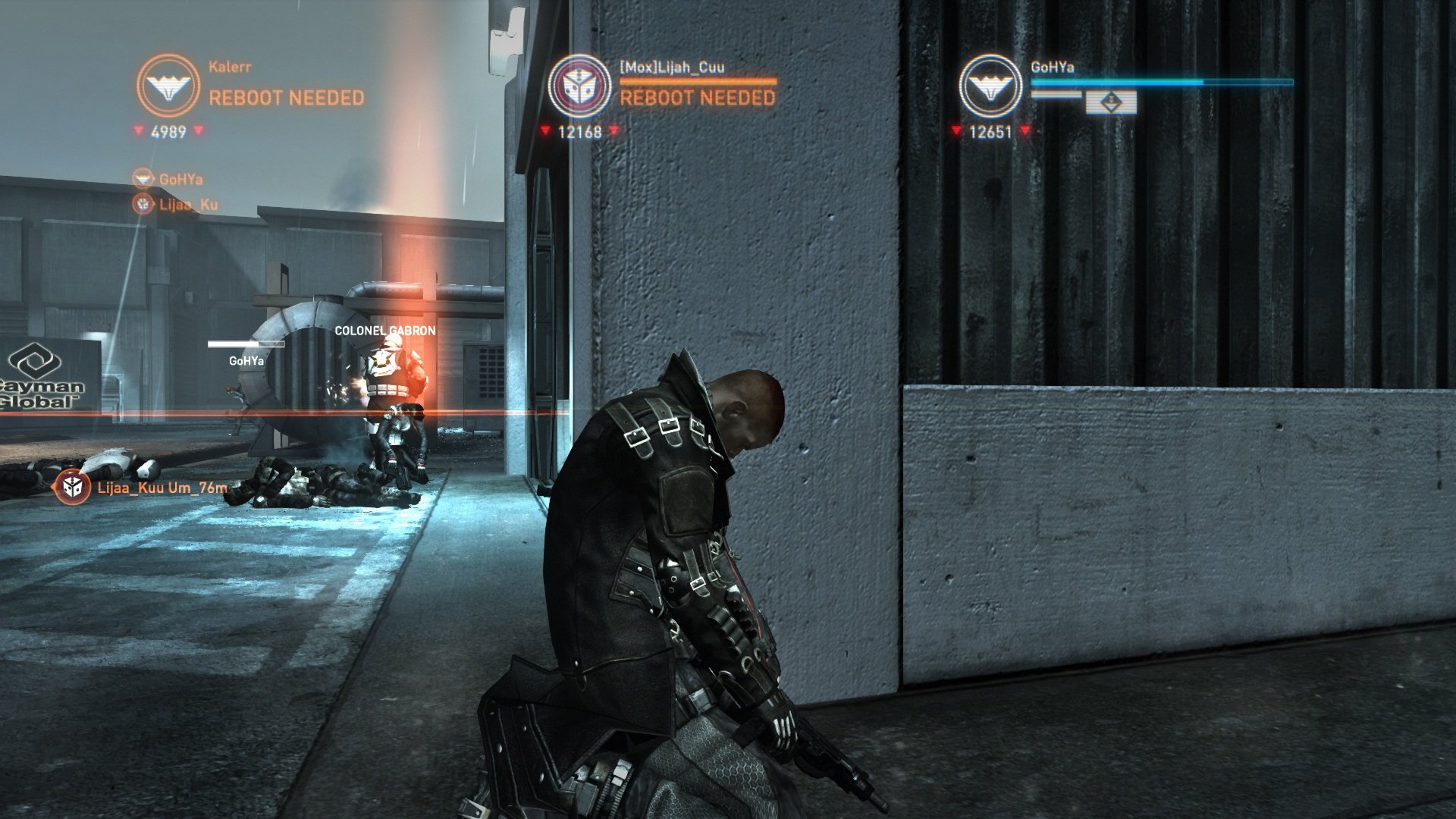Click the cube faction icon beside Lijaa_Kuu Um_76m
The height and width of the screenshot is (819, 1456).
pos(71,486)
